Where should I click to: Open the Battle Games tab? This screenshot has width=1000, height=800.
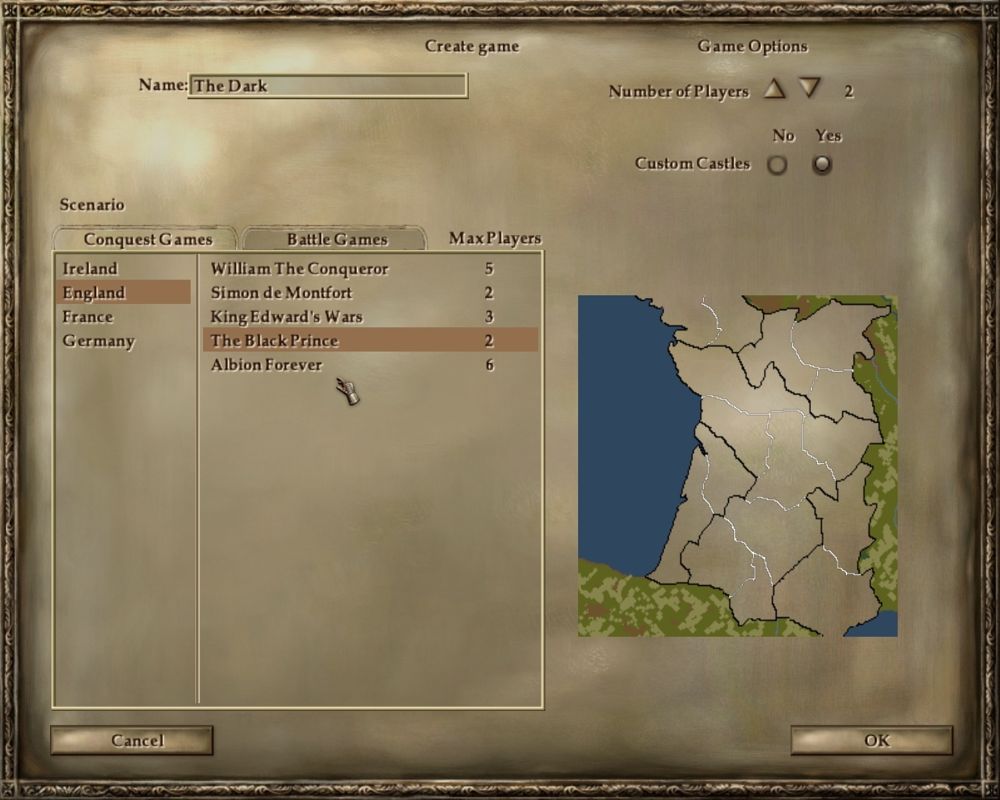pos(336,239)
